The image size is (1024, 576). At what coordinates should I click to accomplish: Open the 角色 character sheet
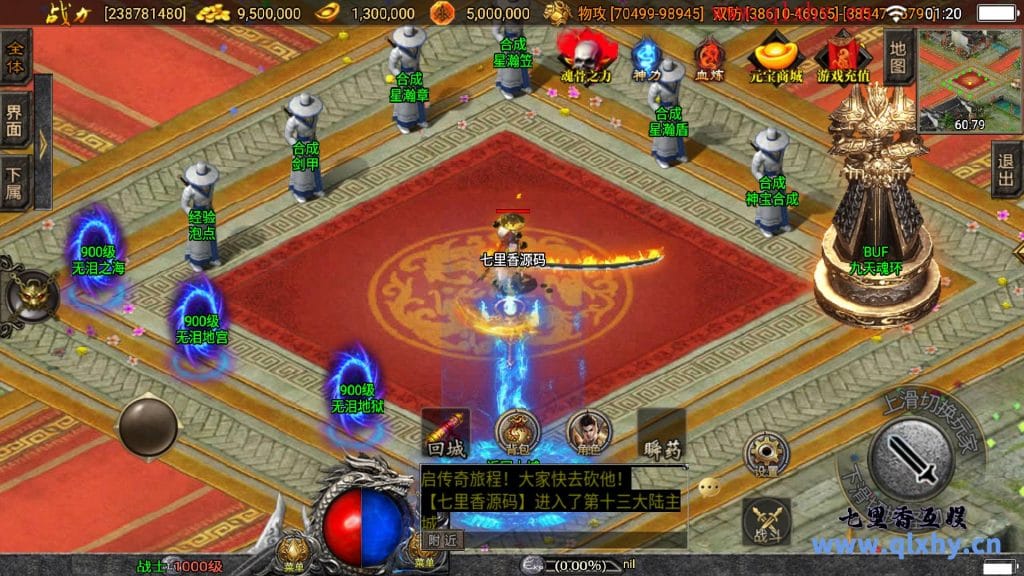[589, 433]
